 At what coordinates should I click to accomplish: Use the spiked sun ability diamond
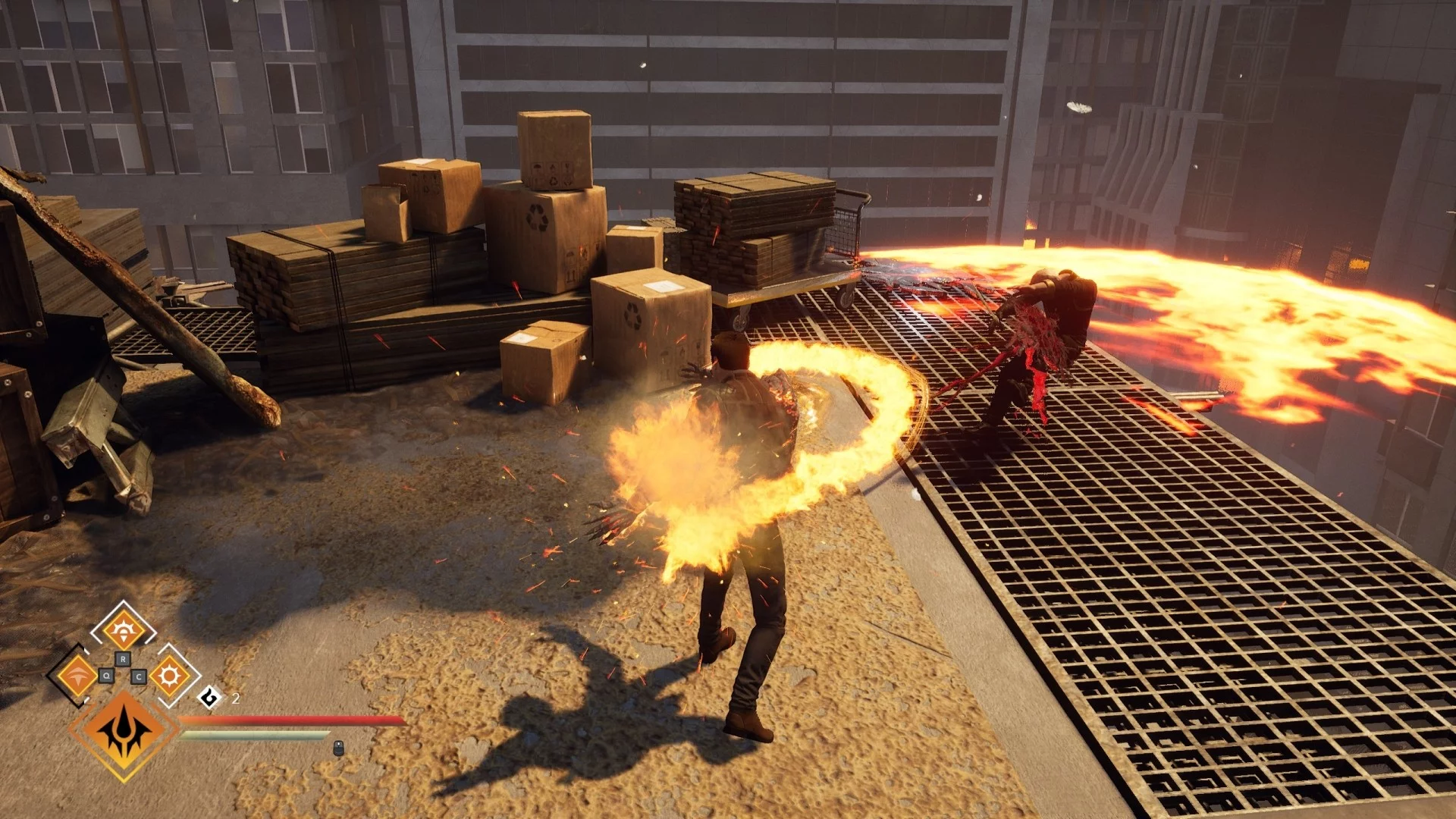coord(169,675)
